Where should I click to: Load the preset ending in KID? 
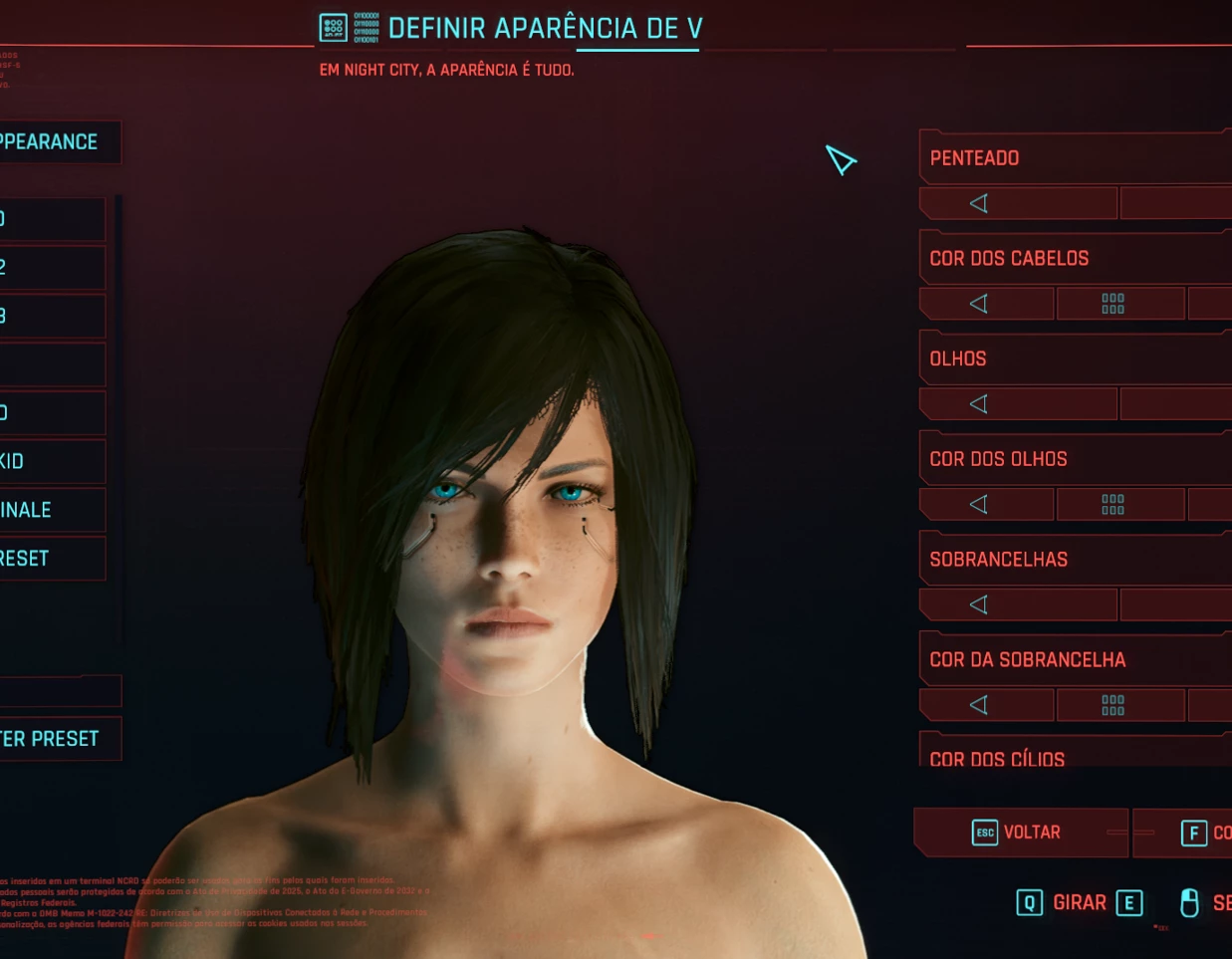(50, 461)
